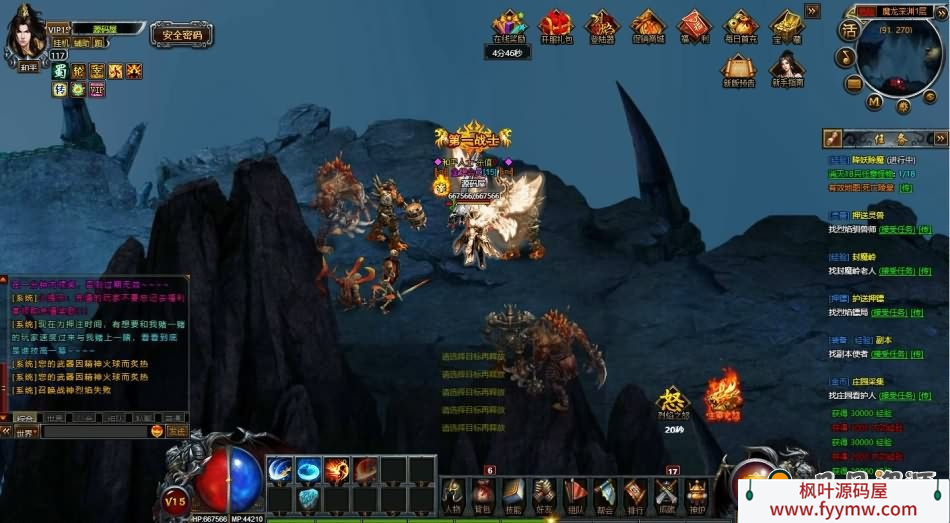Open the 技能 skills book

[513, 493]
